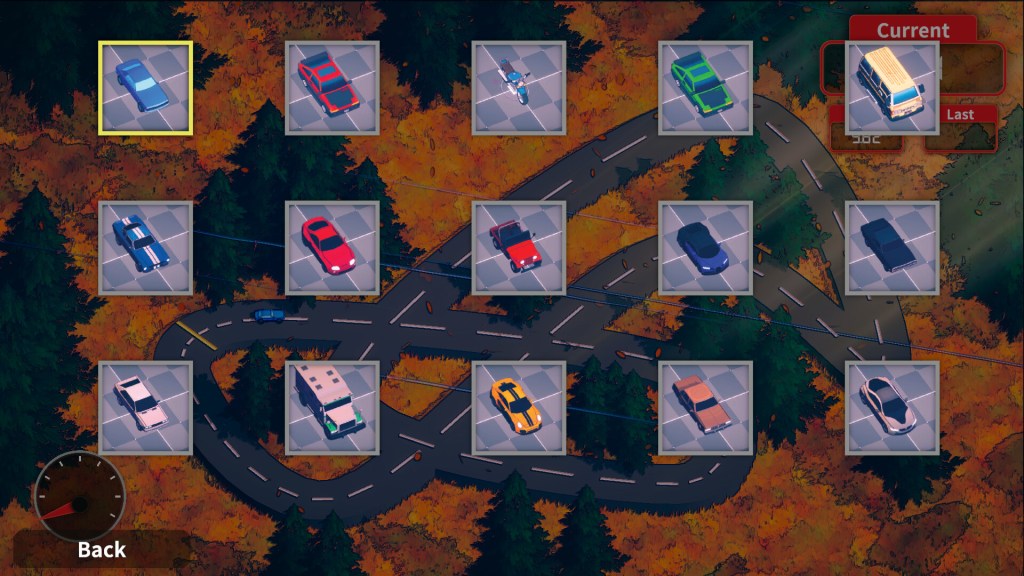Choose the brown sedan tile
This screenshot has width=1024, height=576.
coord(706,408)
